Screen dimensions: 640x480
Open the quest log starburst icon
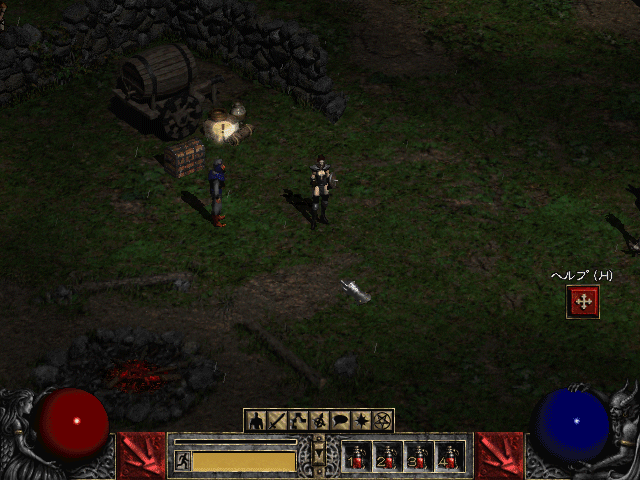tap(361, 421)
